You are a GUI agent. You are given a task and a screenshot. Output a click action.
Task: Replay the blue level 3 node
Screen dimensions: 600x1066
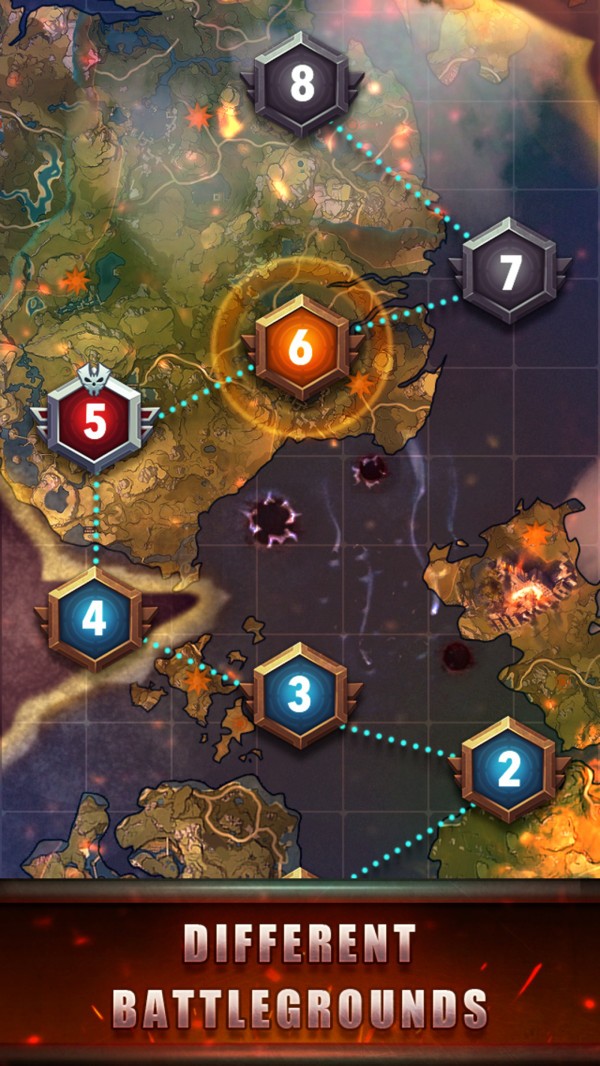click(300, 695)
